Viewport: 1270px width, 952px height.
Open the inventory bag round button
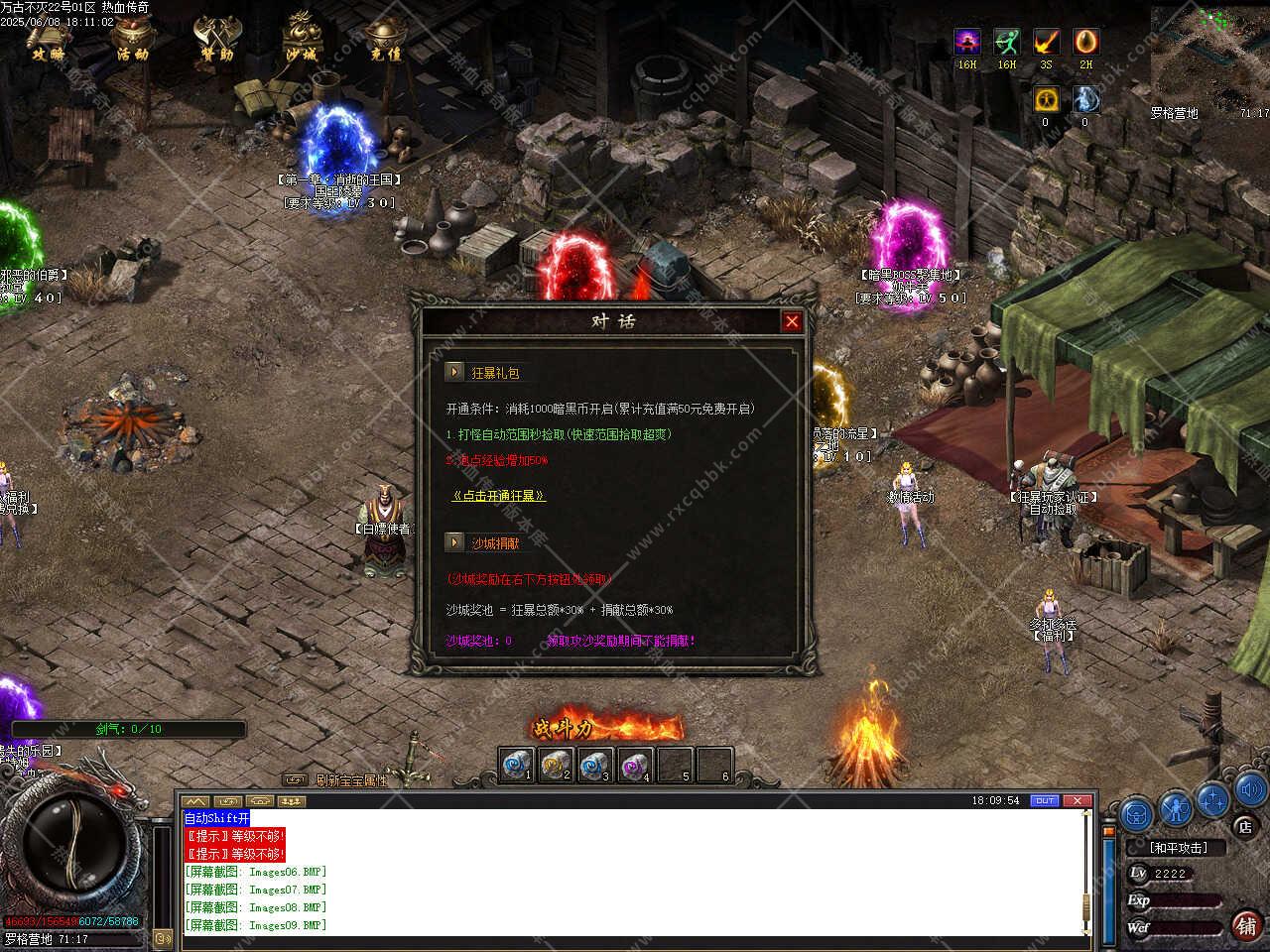coord(1137,813)
